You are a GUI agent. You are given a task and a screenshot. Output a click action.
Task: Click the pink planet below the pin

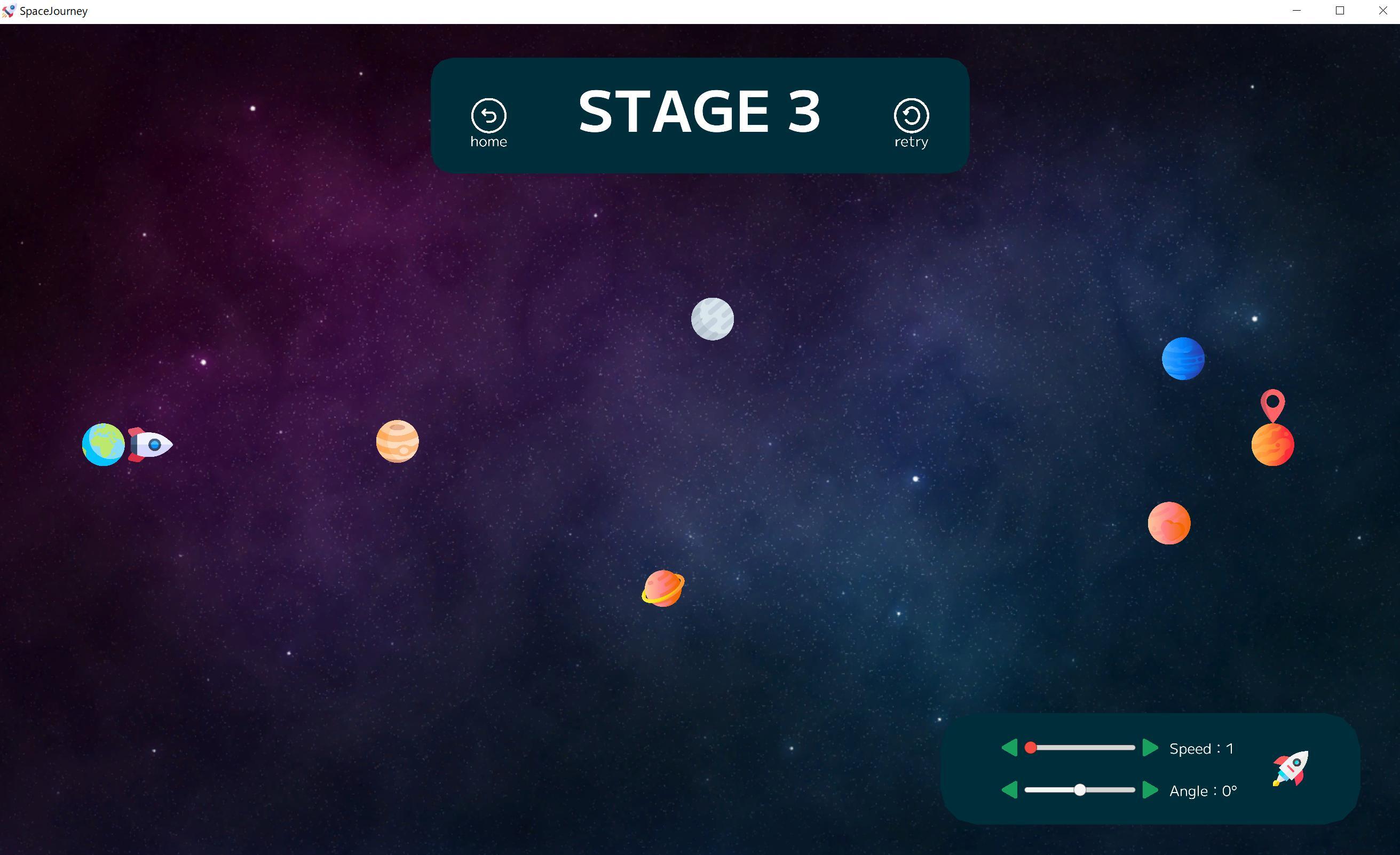(x=1169, y=524)
